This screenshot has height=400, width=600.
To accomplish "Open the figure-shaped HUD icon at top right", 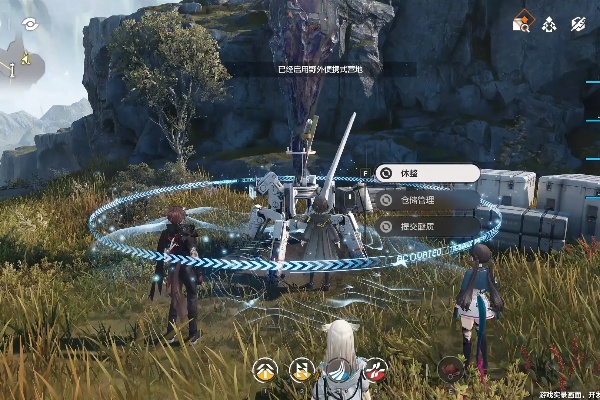I will [x=549, y=22].
